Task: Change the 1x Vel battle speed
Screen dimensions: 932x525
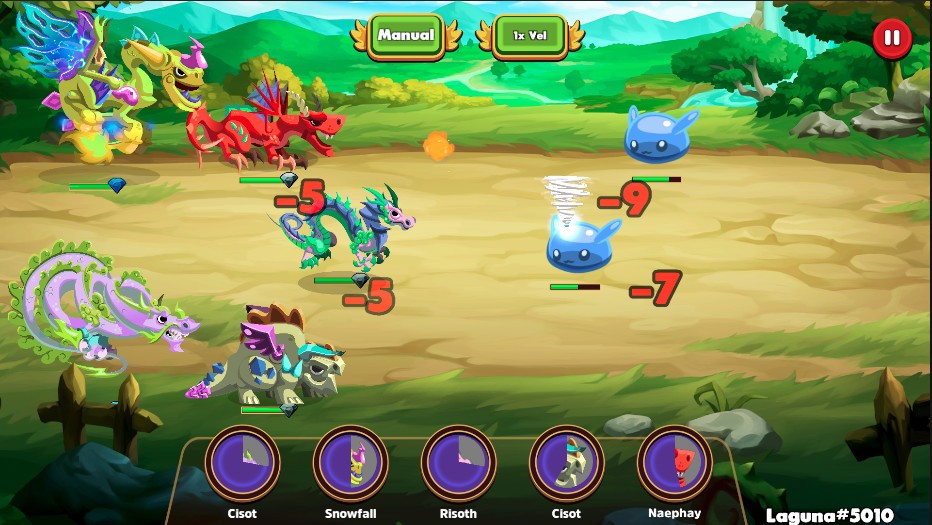Action: click(531, 36)
